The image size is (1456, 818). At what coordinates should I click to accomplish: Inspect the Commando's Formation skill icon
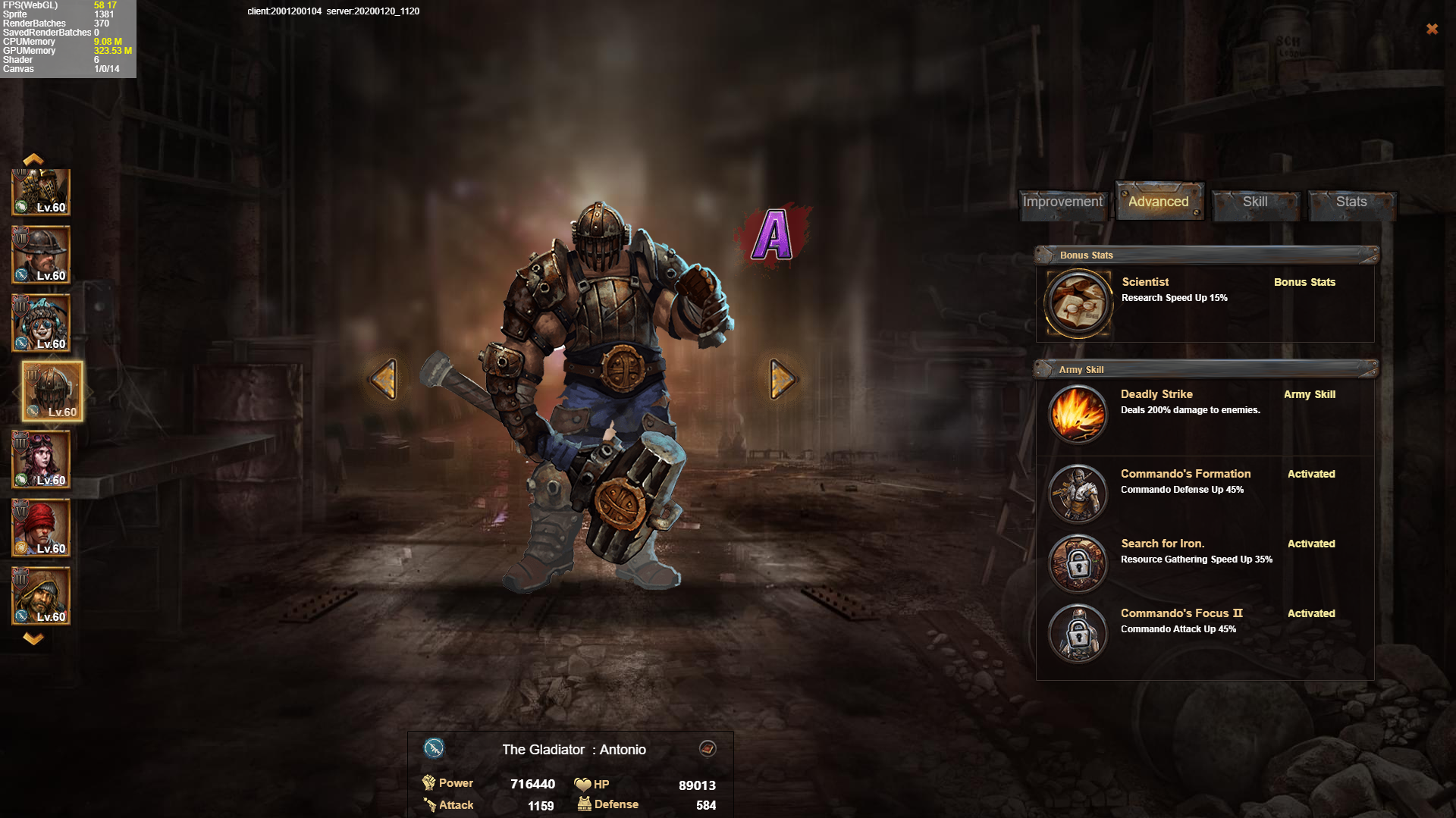(x=1078, y=494)
